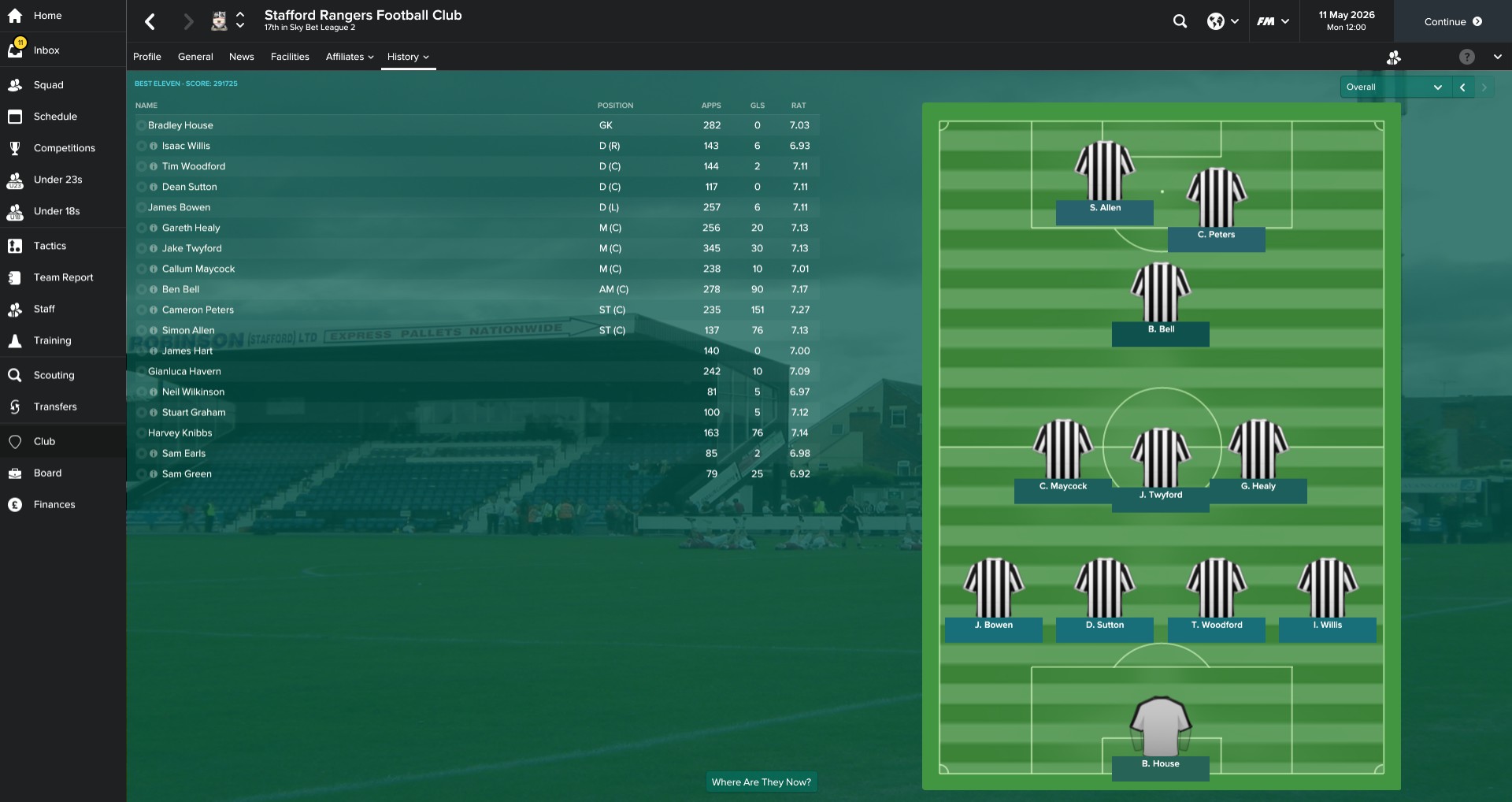Viewport: 1512px width, 802px height.
Task: Sort the list by the APPS column
Action: coord(711,106)
